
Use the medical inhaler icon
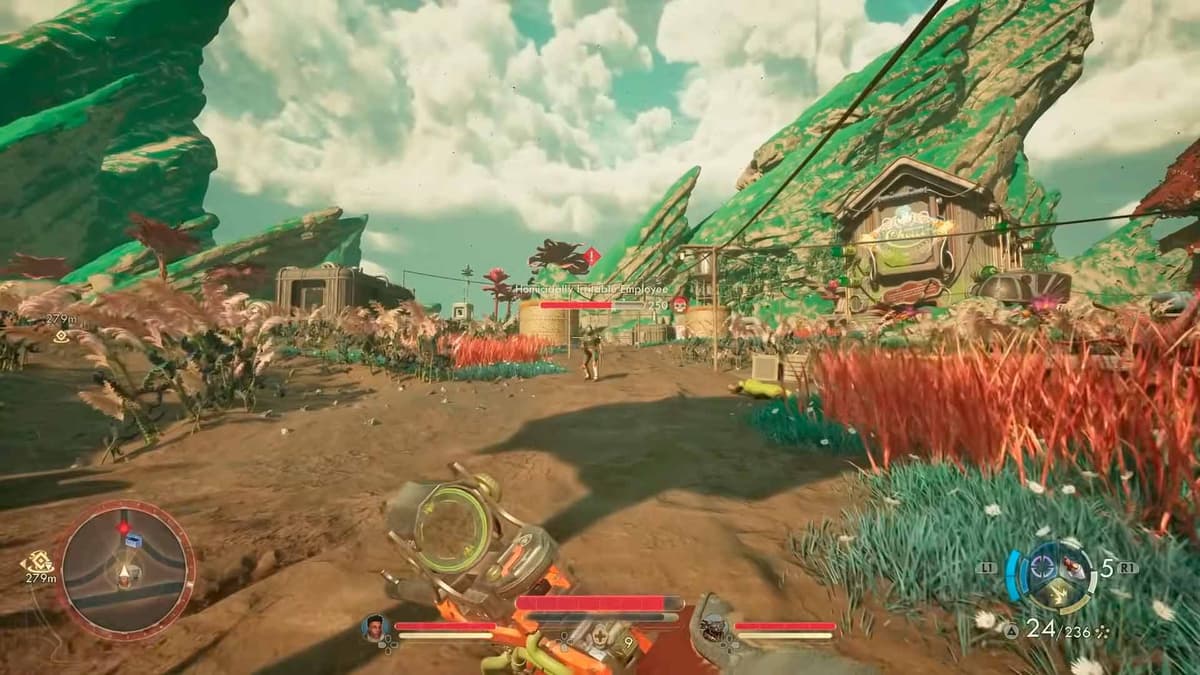coord(598,638)
